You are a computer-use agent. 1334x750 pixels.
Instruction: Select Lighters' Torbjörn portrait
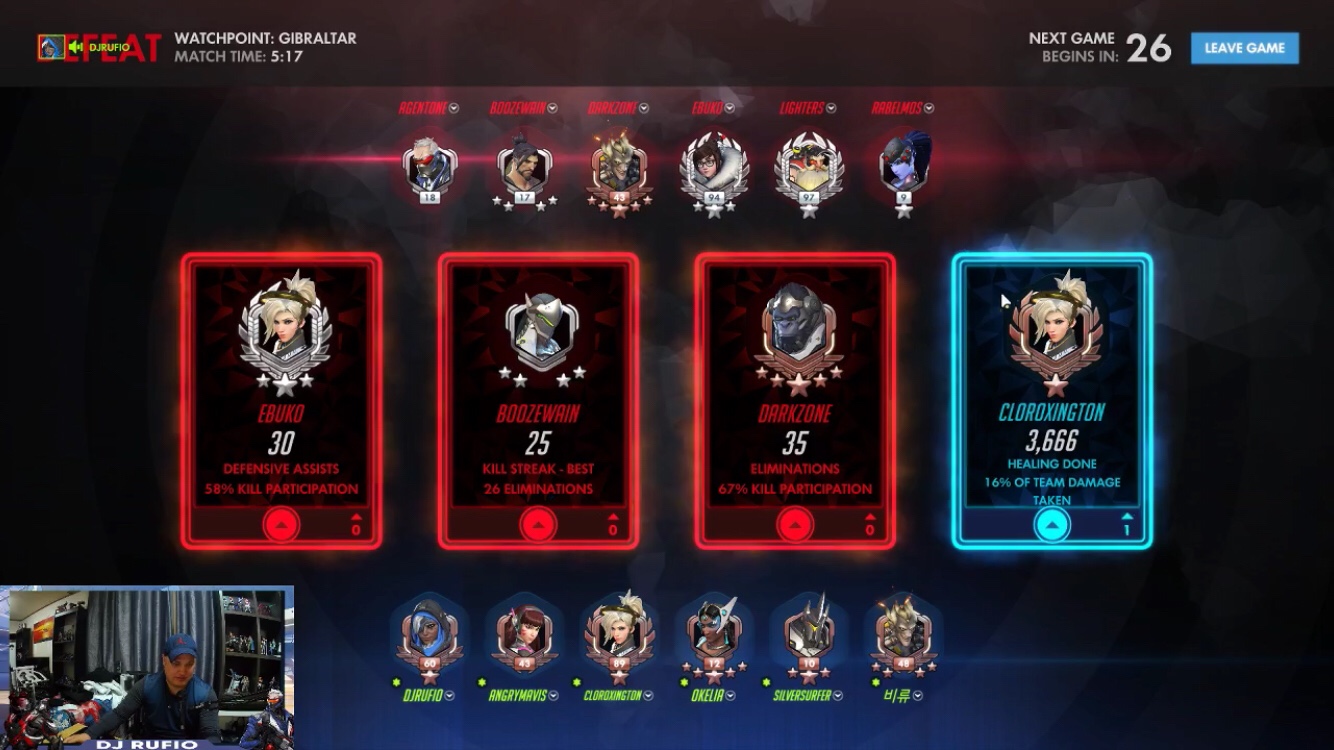coord(808,165)
